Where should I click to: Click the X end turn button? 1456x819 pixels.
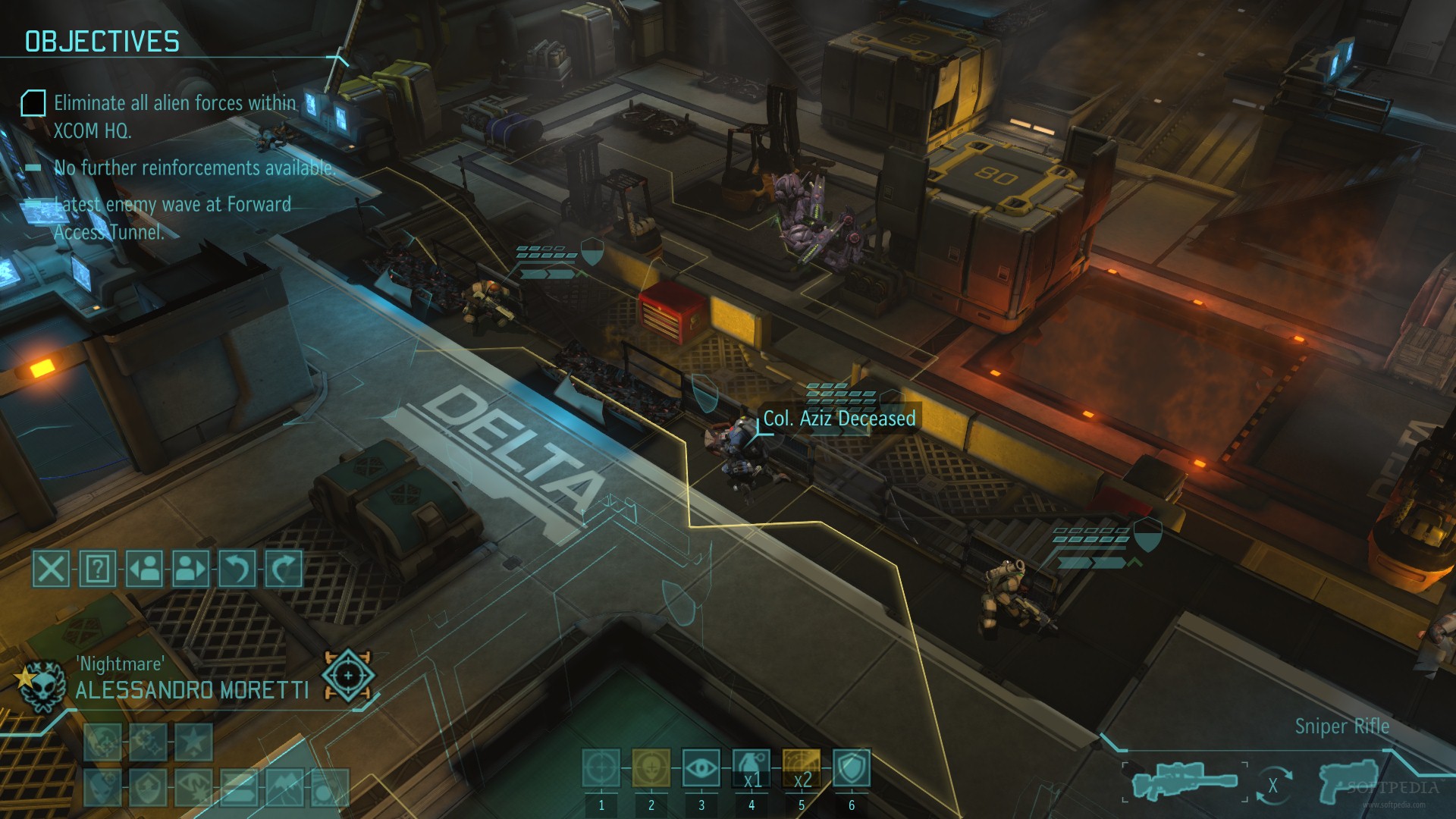(x=51, y=568)
